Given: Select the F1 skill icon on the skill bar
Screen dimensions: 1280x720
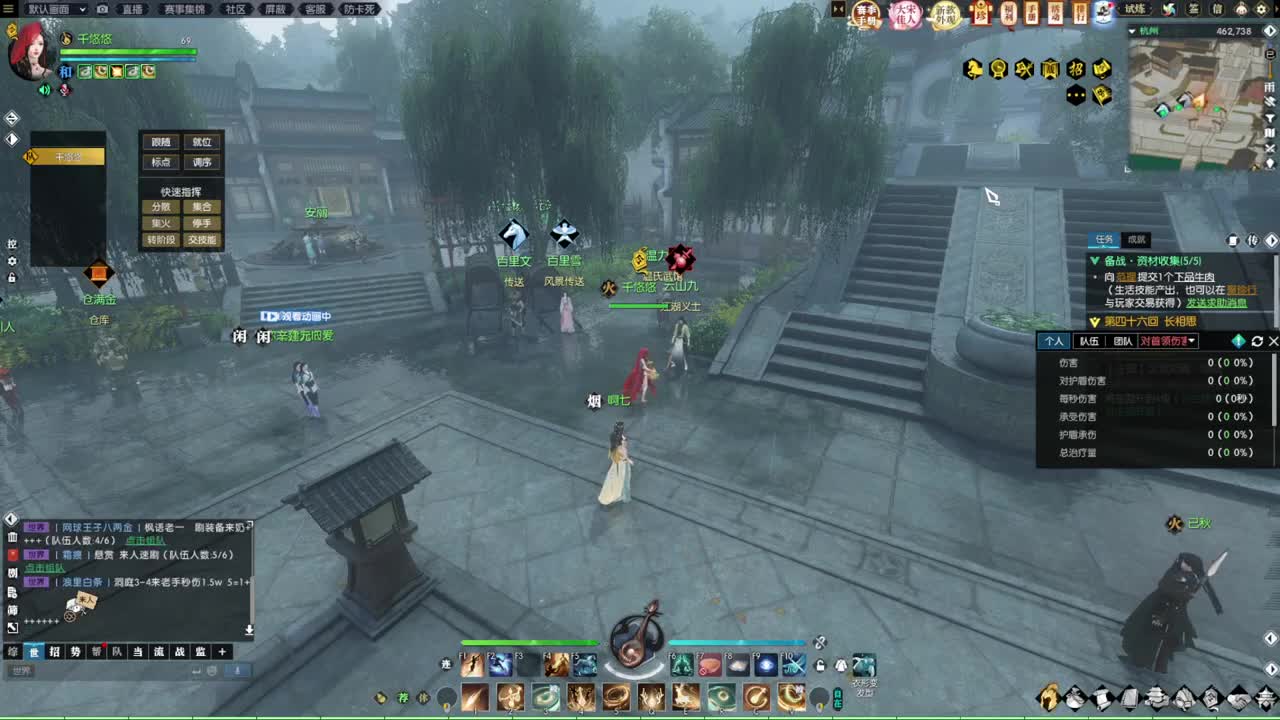Looking at the screenshot, I should 471,666.
